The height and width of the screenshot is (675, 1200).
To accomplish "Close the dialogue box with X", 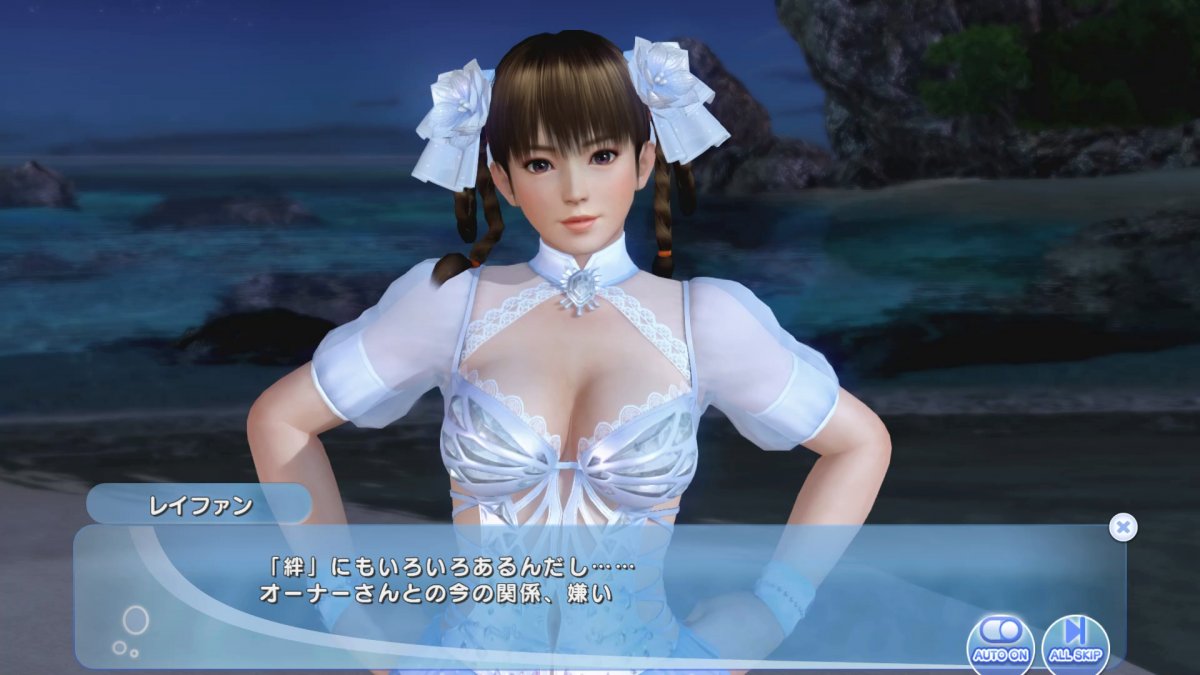I will [1123, 527].
